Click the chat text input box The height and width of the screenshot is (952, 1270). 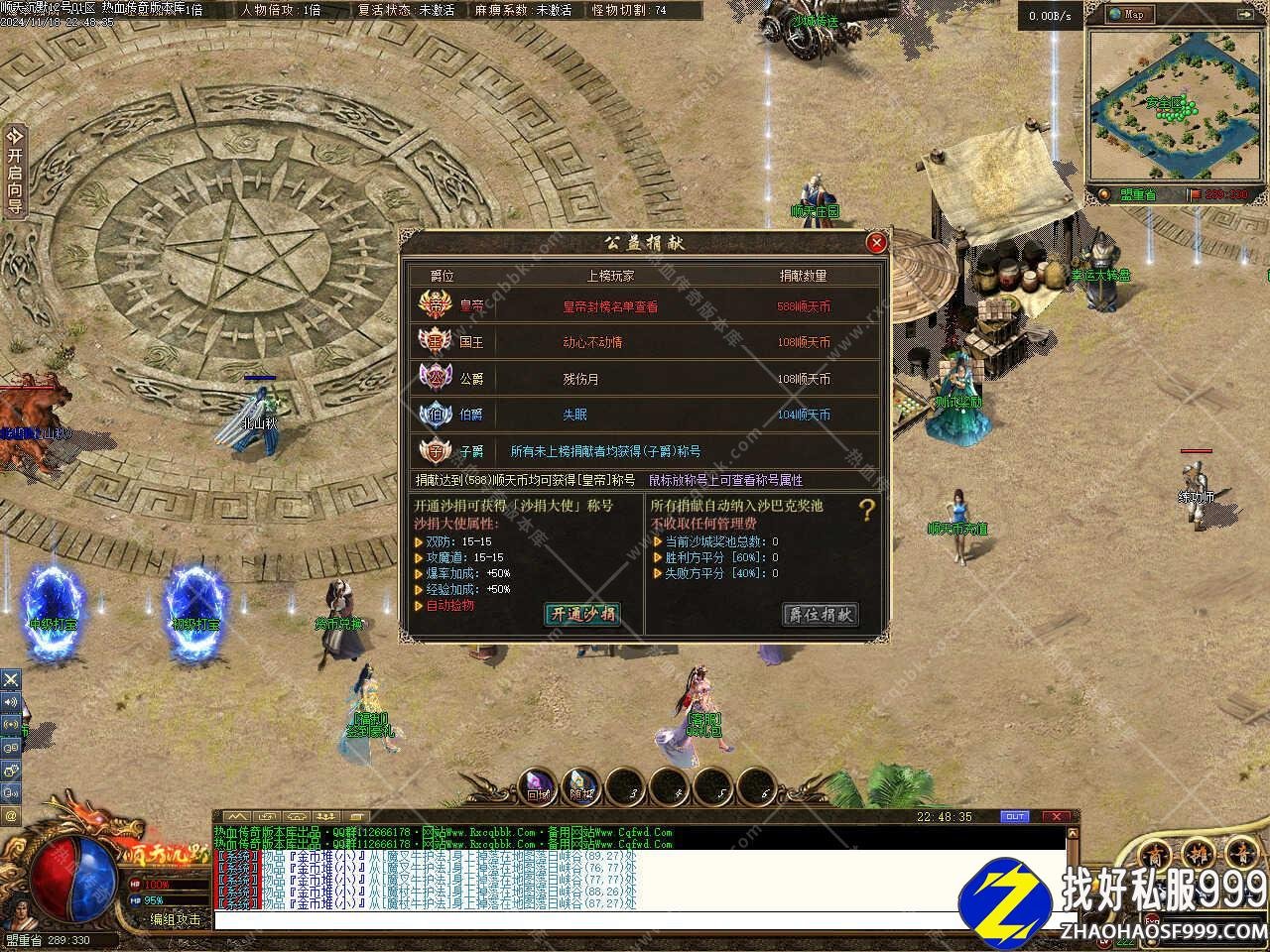635,920
